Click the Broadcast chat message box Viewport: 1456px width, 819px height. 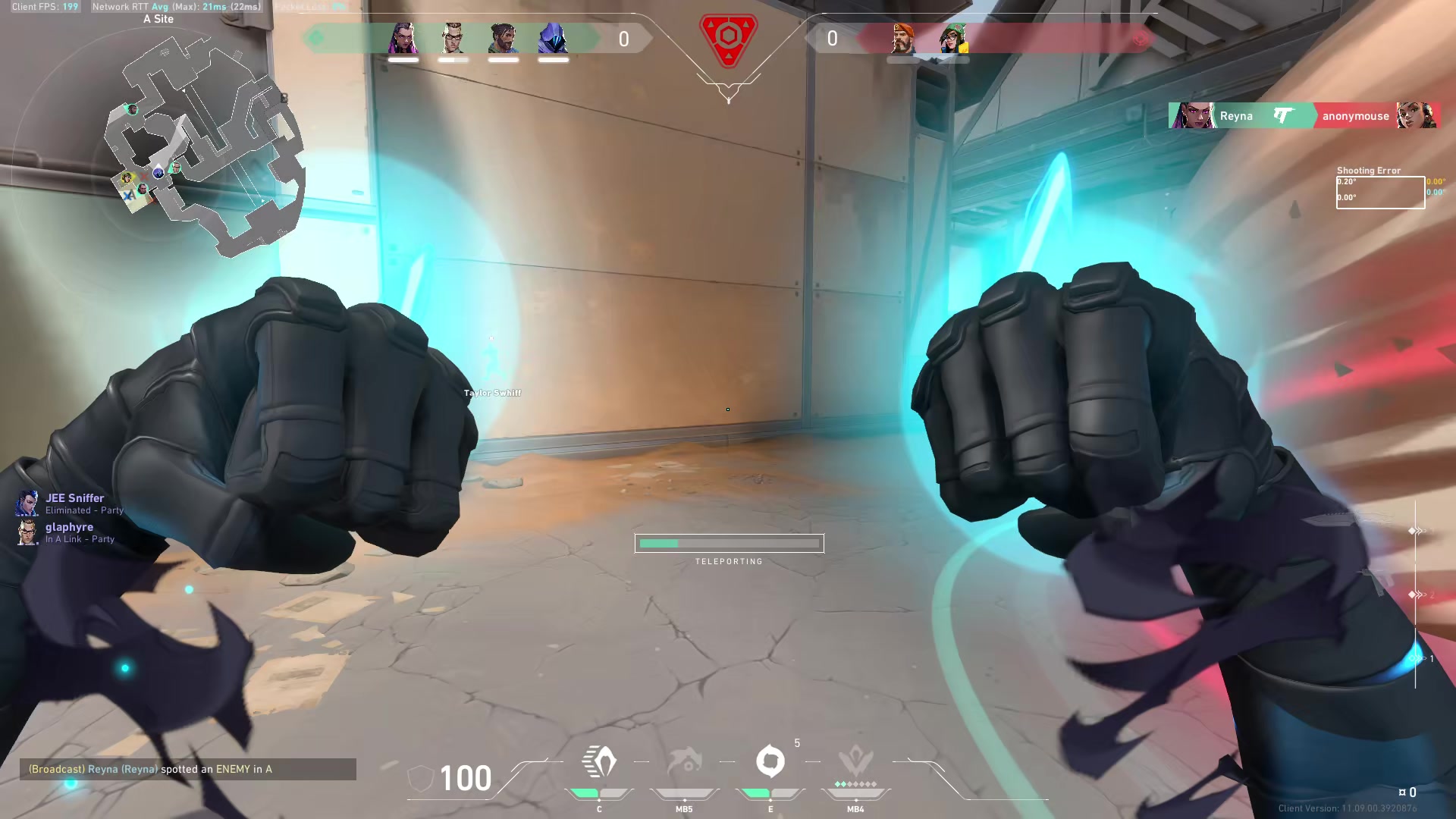tap(188, 769)
